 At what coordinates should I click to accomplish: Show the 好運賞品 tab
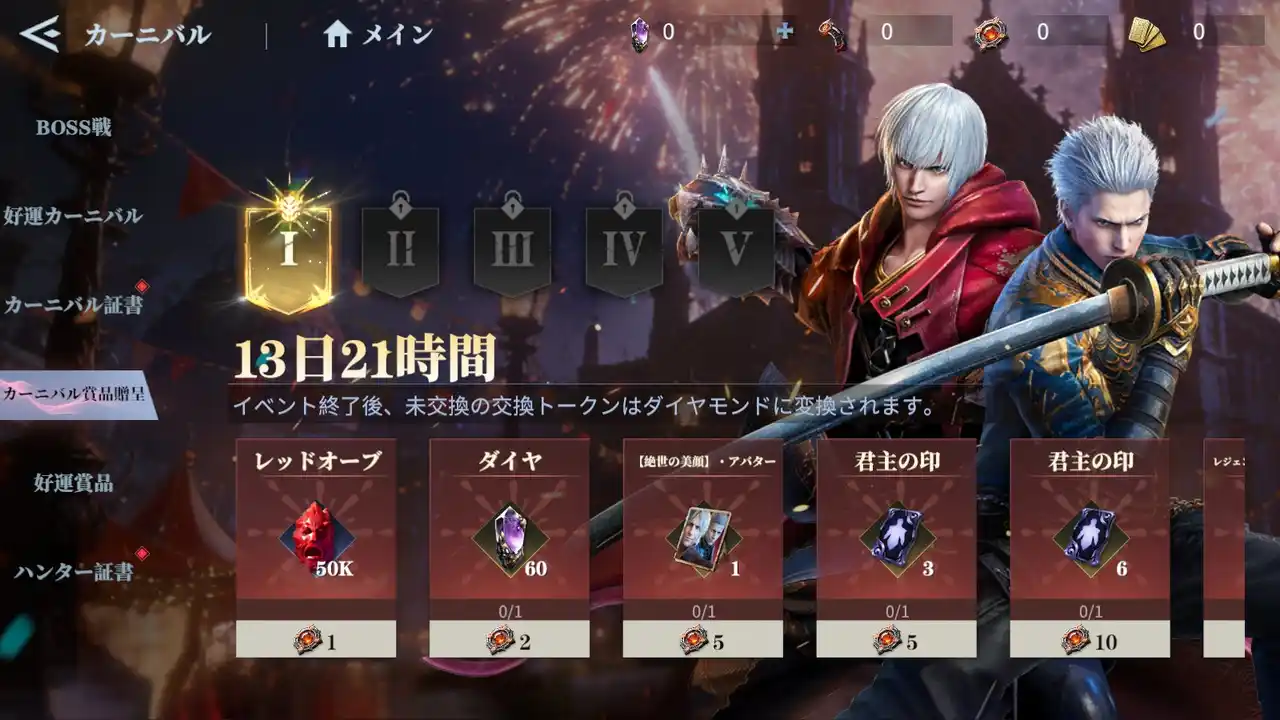(x=73, y=483)
